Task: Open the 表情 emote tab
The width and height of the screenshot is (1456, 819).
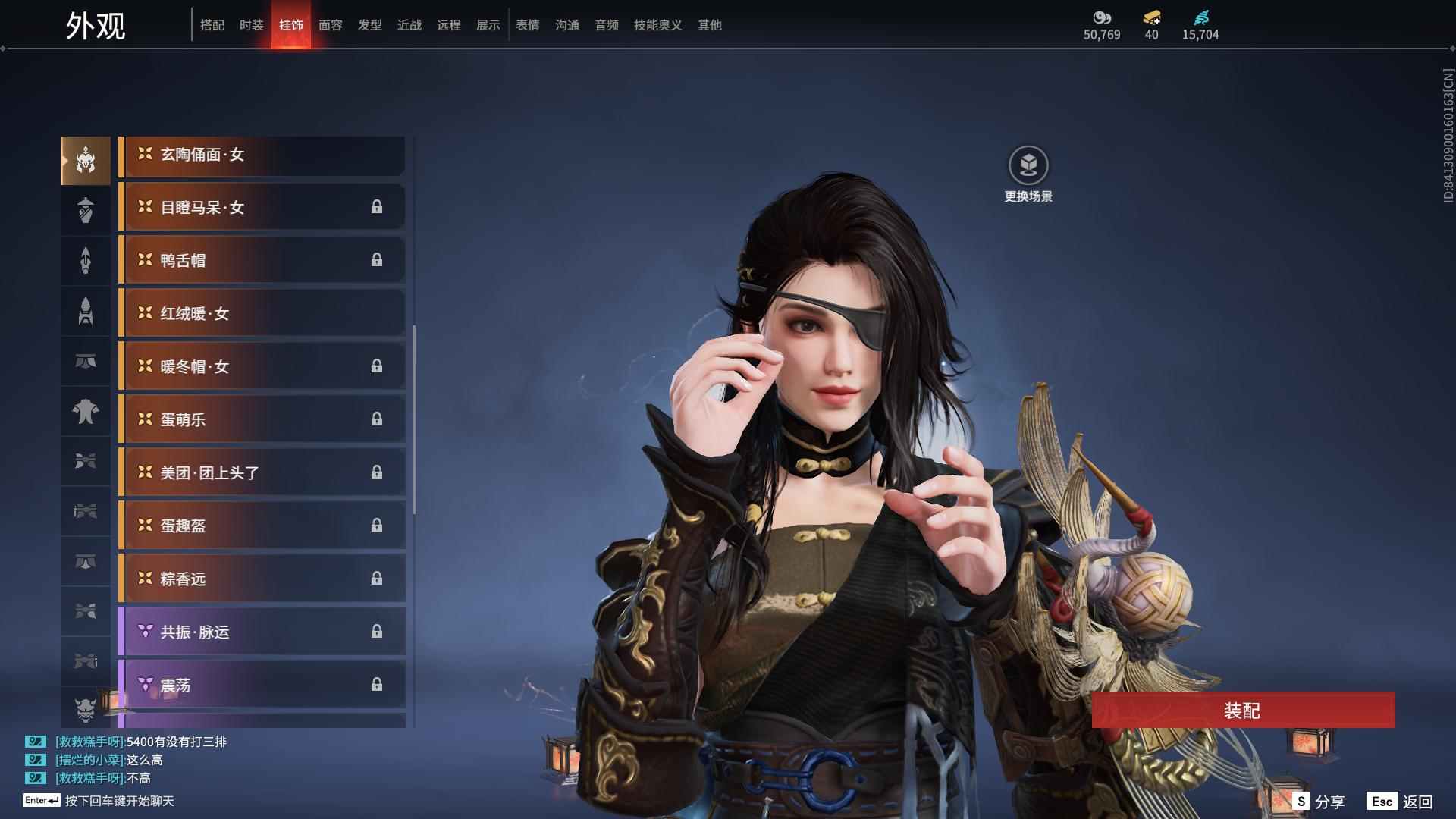Action: [528, 25]
